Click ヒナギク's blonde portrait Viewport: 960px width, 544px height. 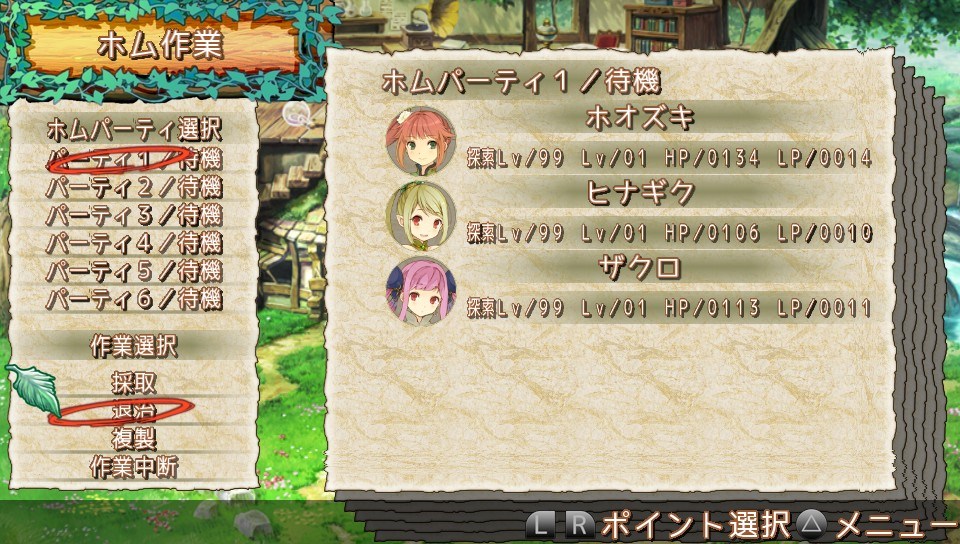[421, 217]
